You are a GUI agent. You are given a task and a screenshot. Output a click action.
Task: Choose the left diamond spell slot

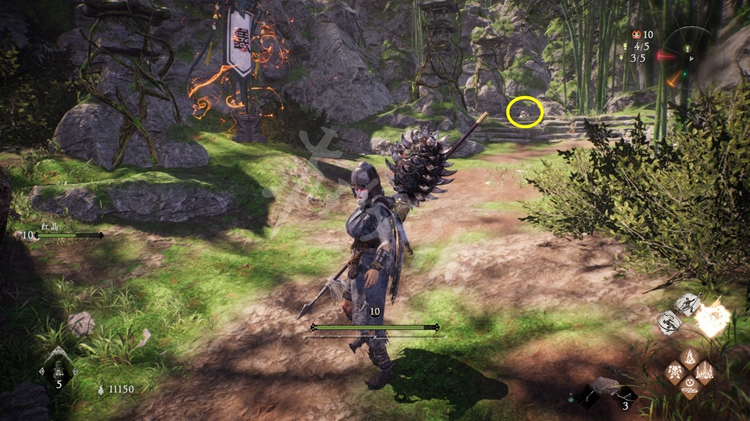point(676,372)
